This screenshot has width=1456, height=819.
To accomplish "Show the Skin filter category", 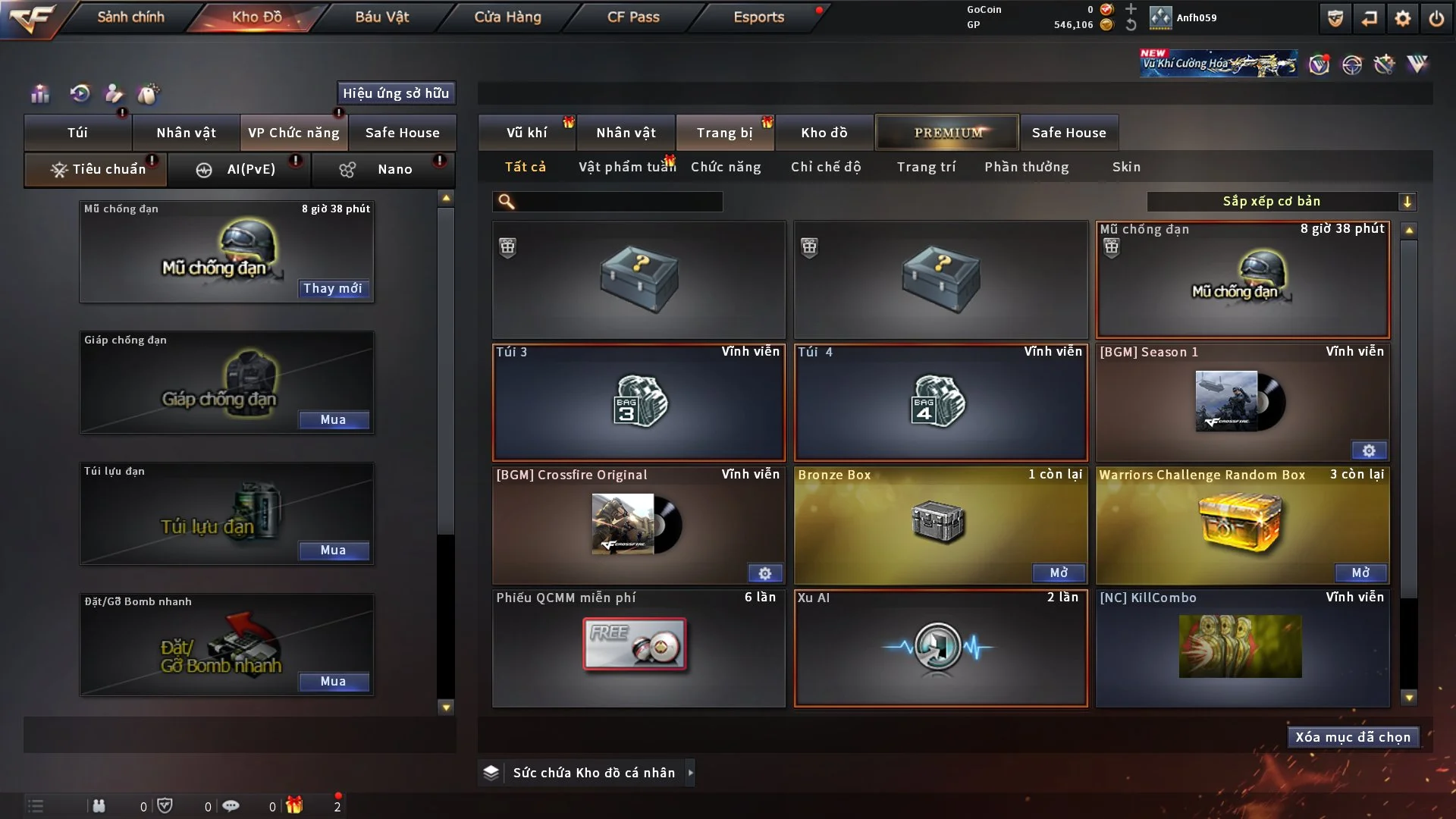I will [1126, 167].
